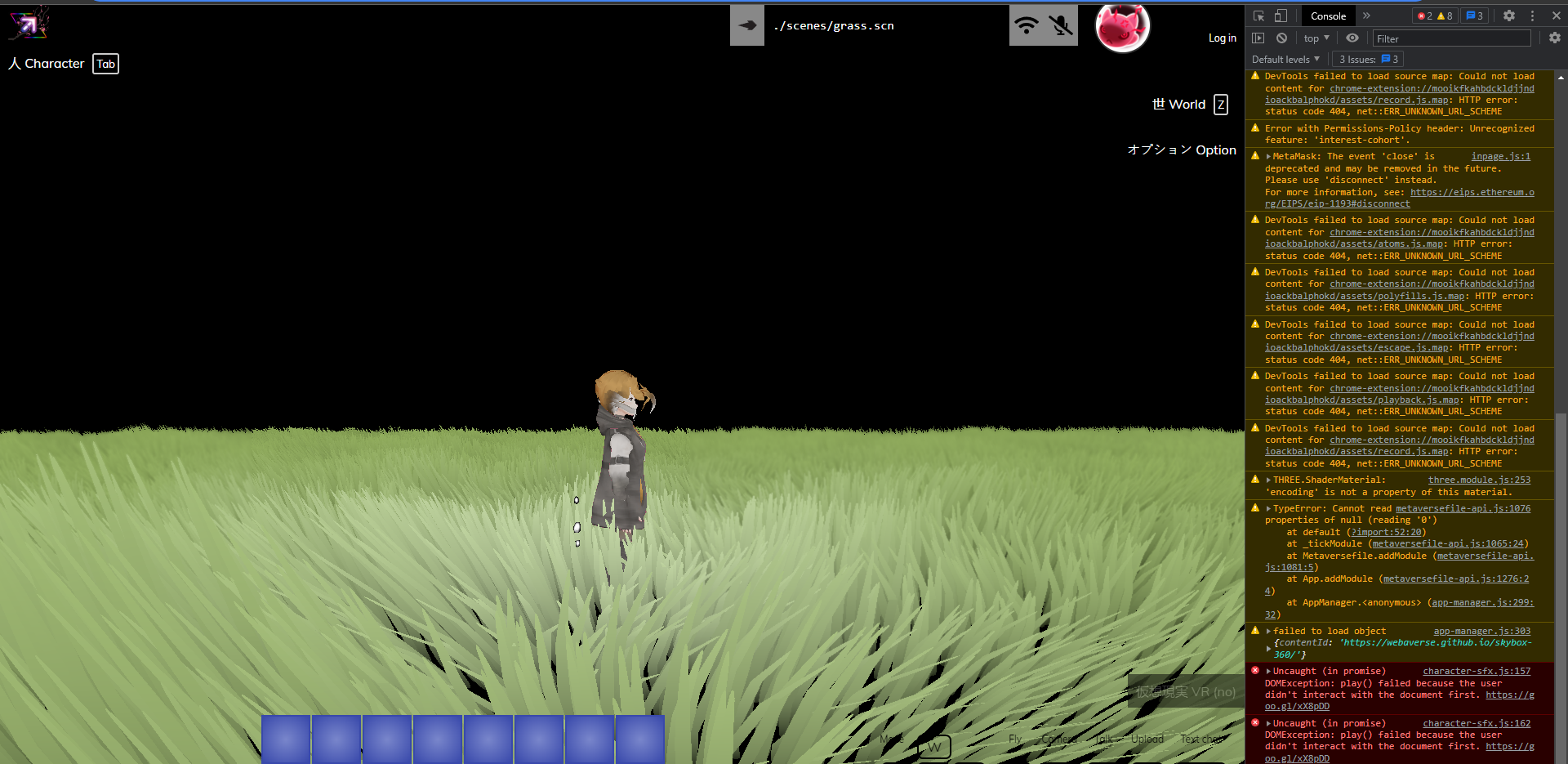Click the arrow icon beside the scene path
The image size is (1568, 764).
tap(746, 25)
